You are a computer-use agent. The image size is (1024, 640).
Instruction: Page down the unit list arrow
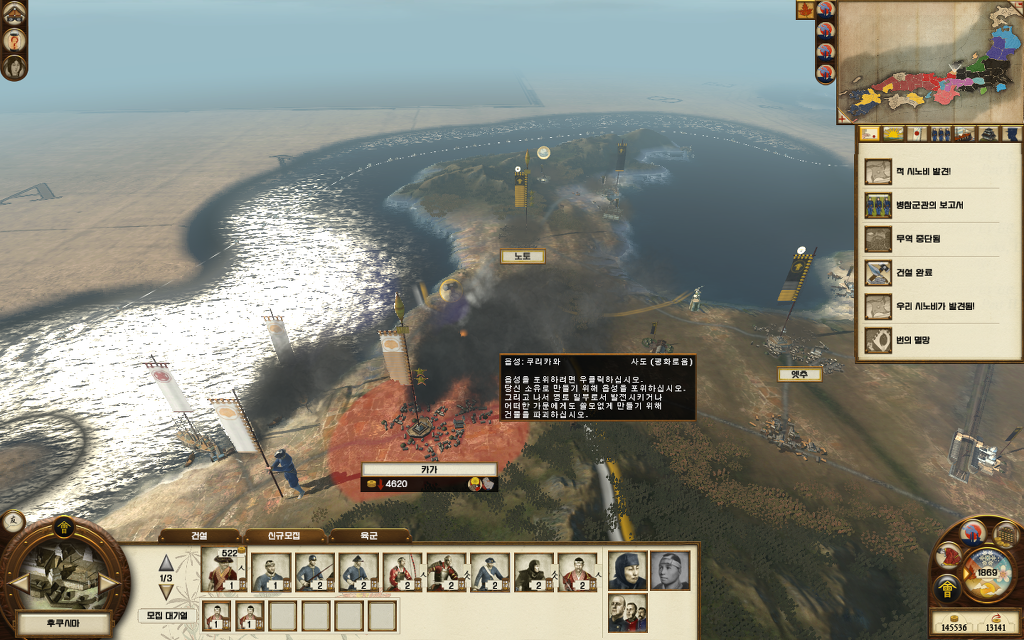[x=166, y=592]
